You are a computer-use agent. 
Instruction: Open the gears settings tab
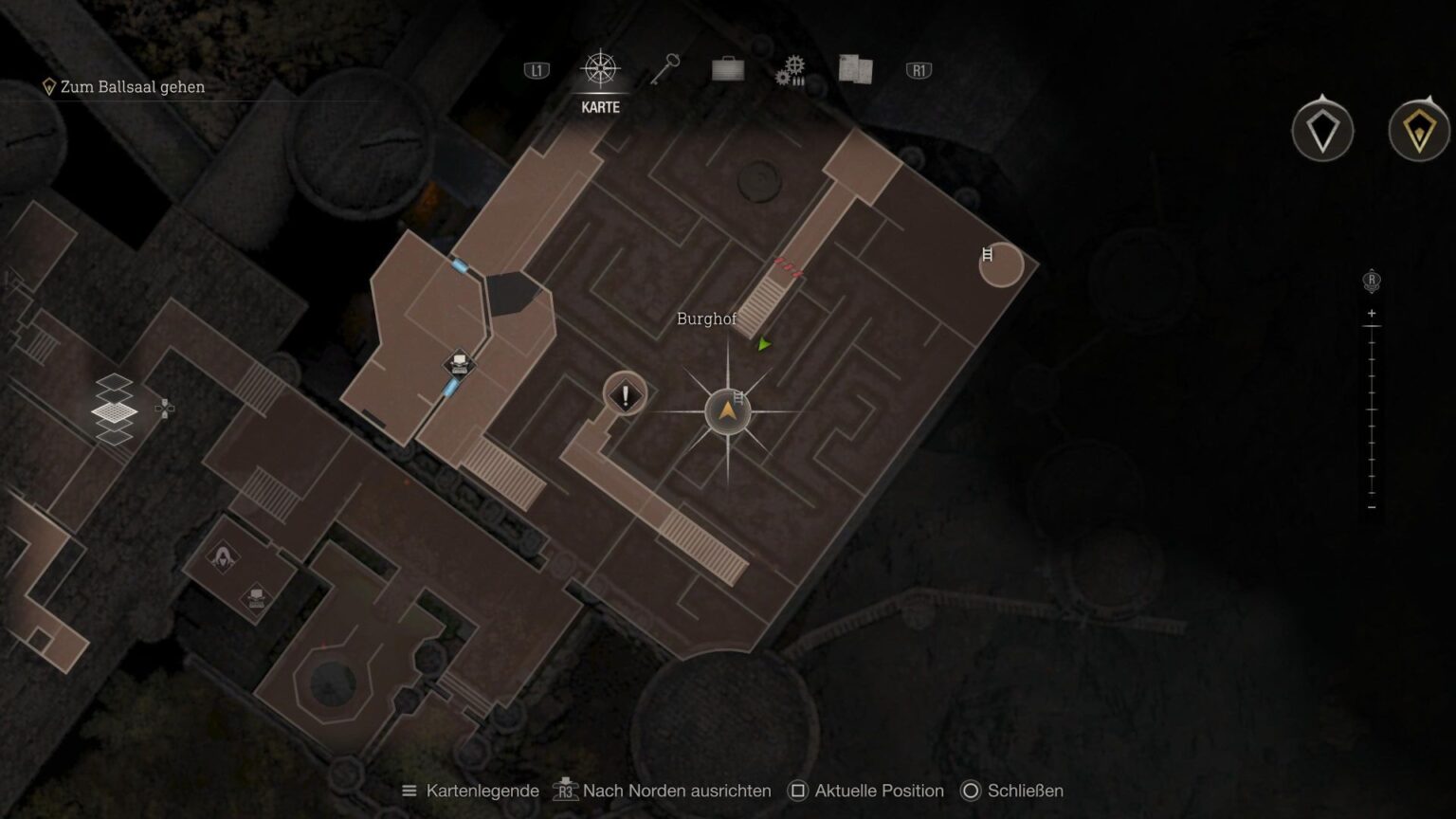coord(791,69)
